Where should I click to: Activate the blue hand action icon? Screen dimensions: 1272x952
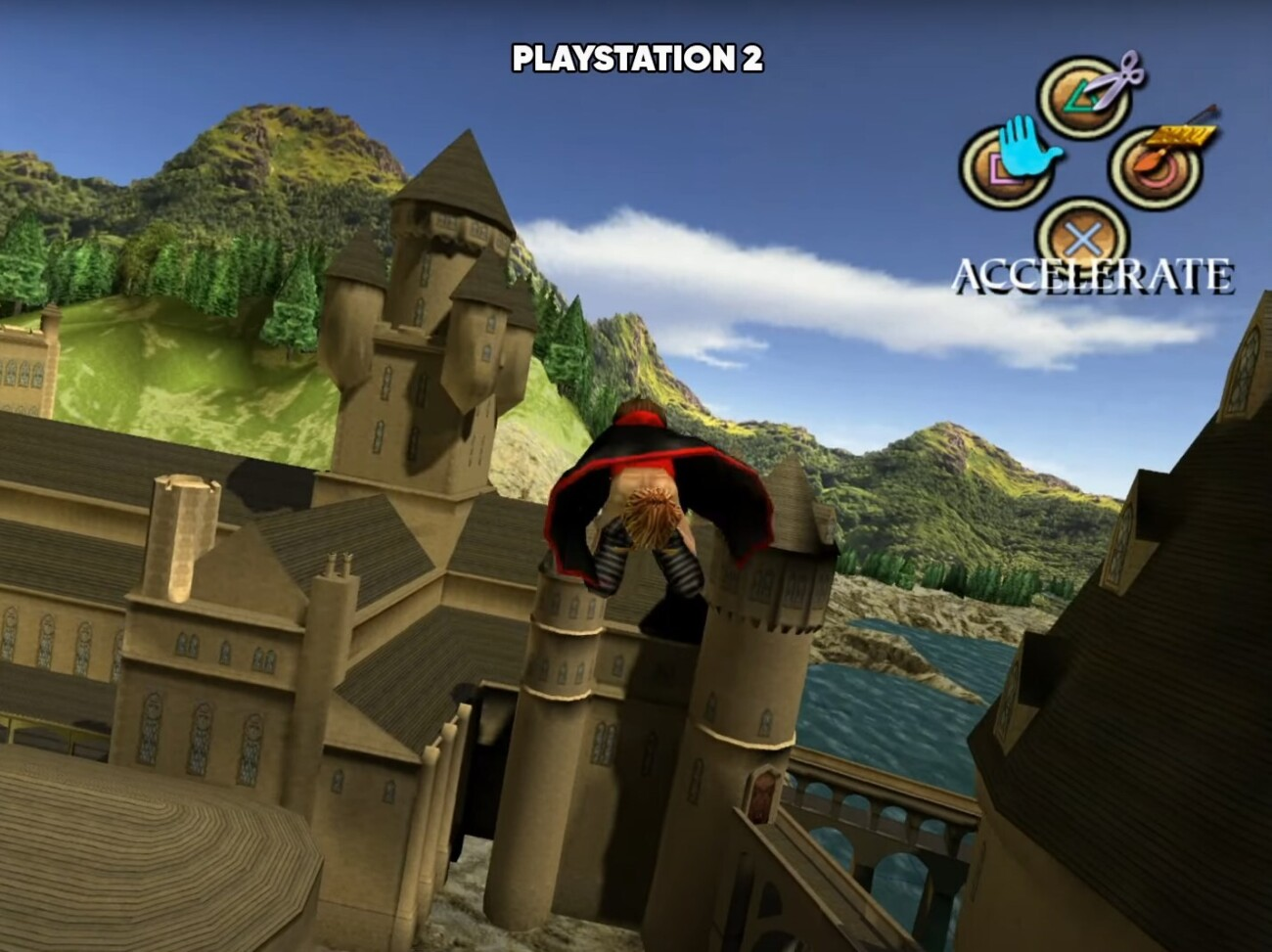(1023, 155)
